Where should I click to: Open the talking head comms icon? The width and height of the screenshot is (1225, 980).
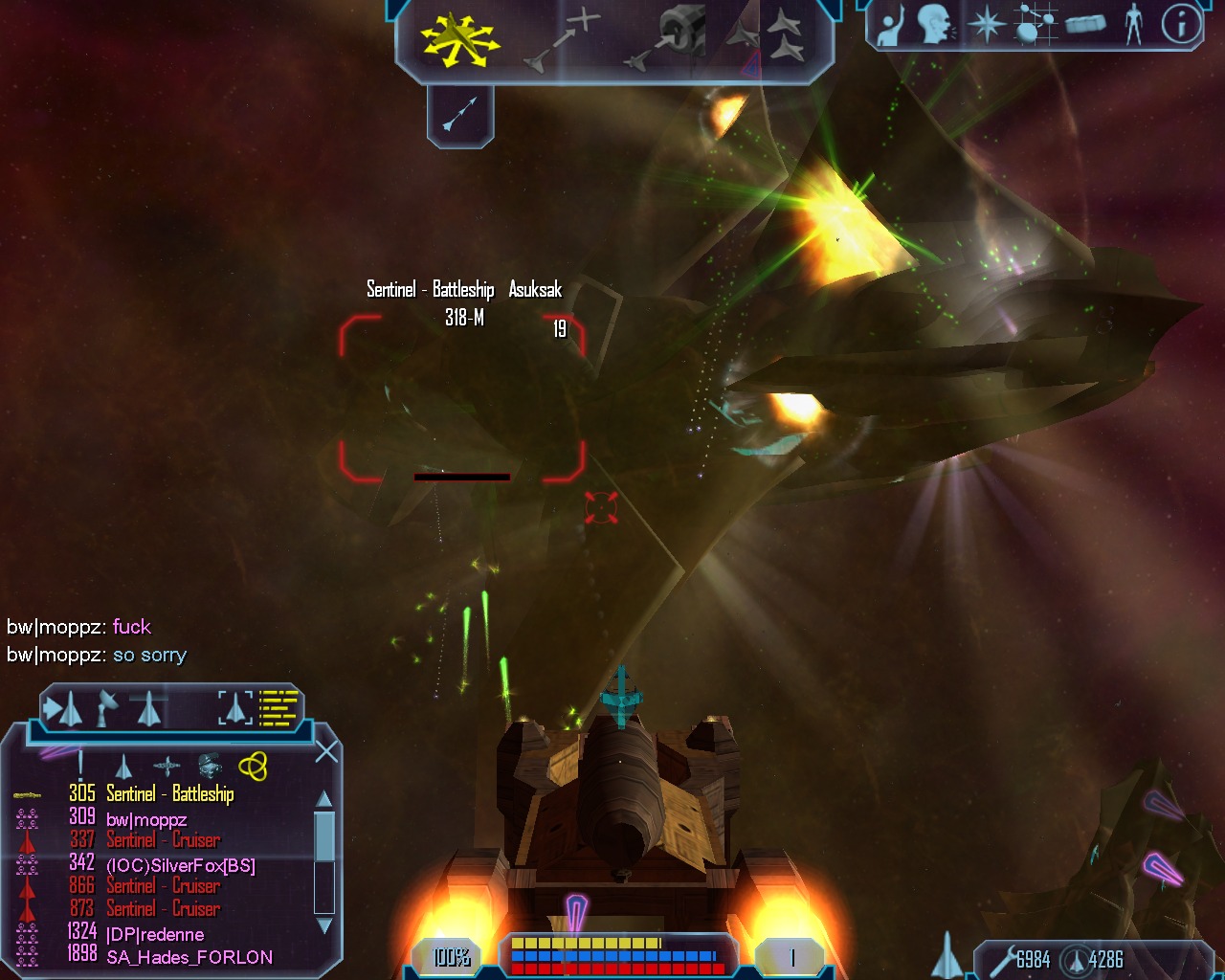pyautogui.click(x=935, y=25)
